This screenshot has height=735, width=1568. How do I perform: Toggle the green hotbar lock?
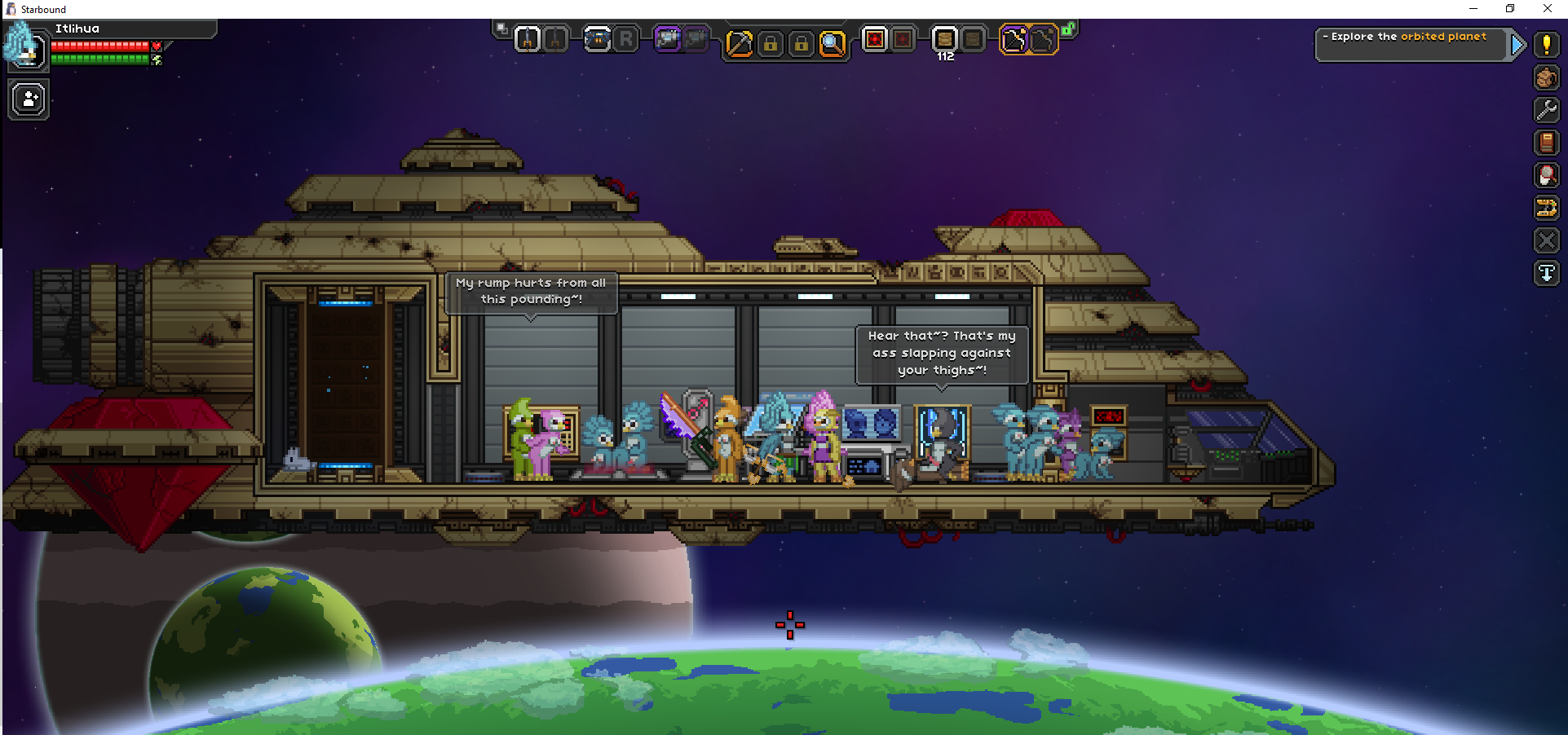coord(1068,29)
